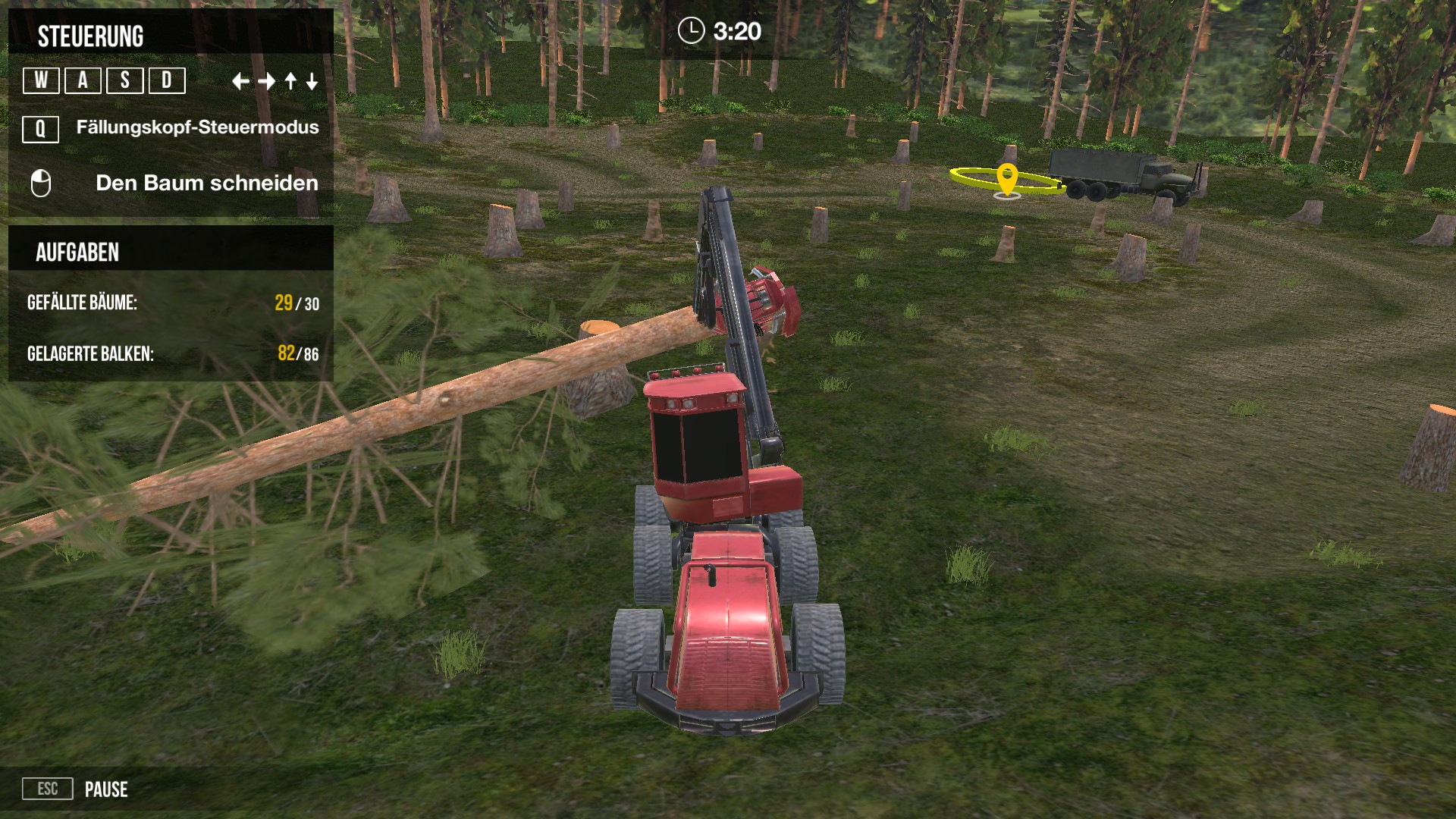Click the down arrow control icon
Viewport: 1456px width, 819px height.
[x=311, y=80]
